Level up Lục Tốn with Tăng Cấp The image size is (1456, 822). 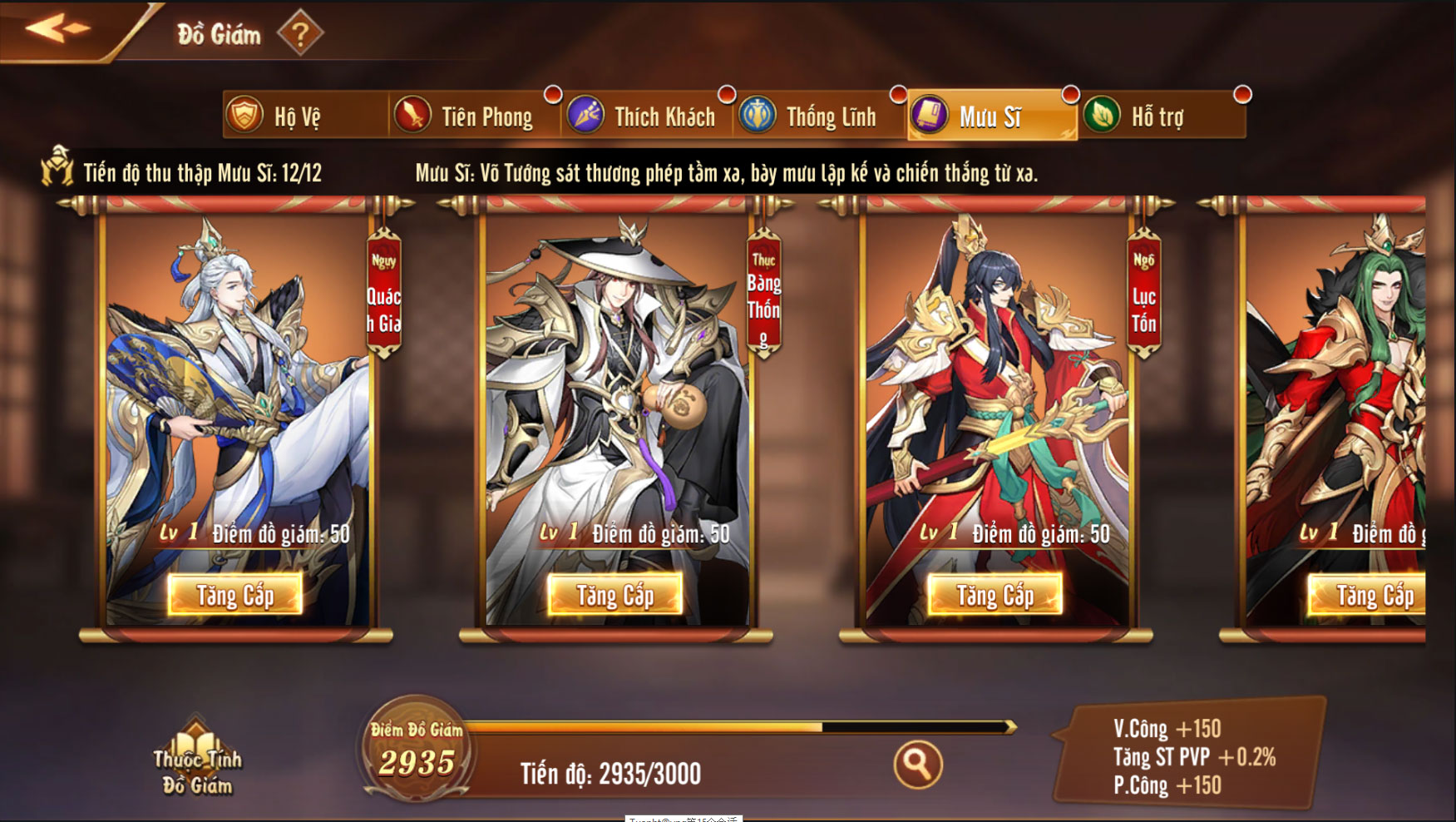pos(995,594)
